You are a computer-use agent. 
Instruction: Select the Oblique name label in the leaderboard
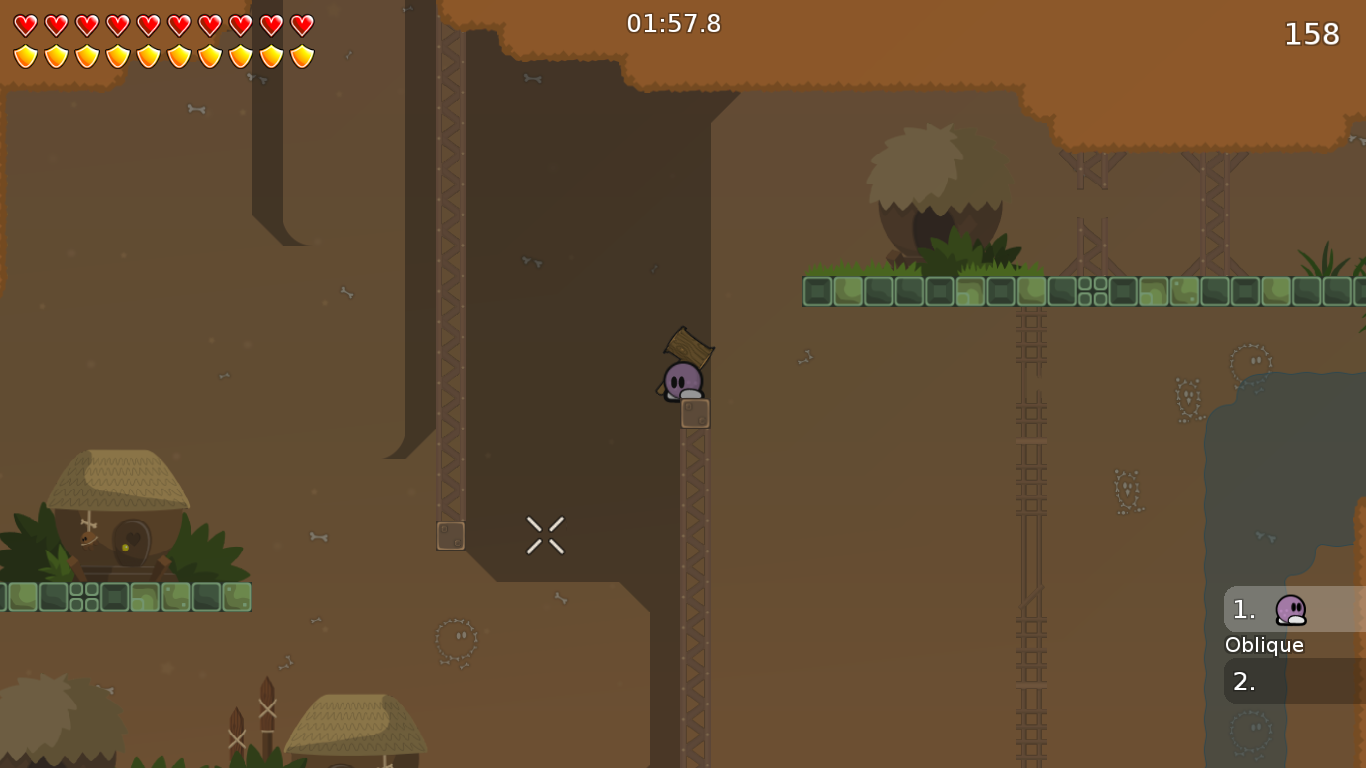click(1263, 645)
